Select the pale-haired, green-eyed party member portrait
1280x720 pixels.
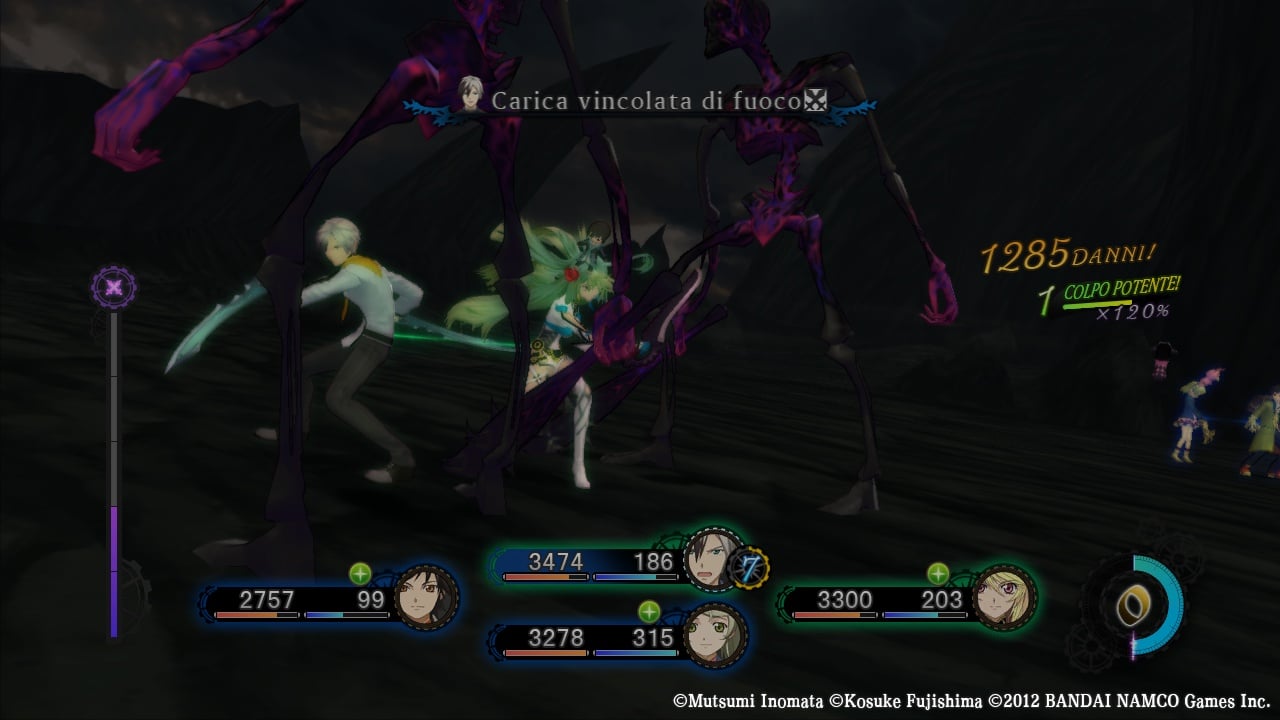tap(716, 634)
